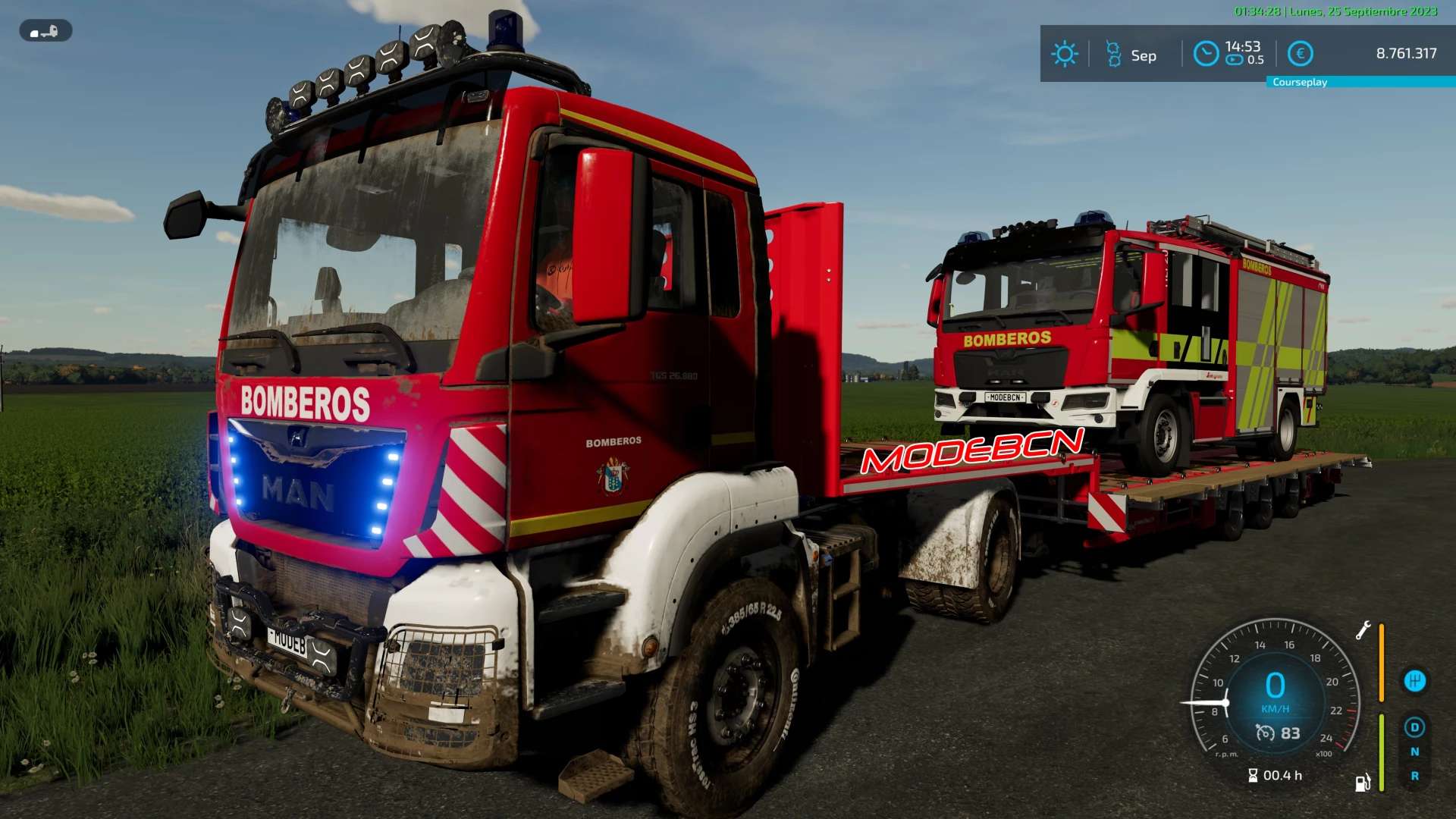Click the vehicle and trailer indicator pill
Image resolution: width=1456 pixels, height=819 pixels.
(x=45, y=31)
